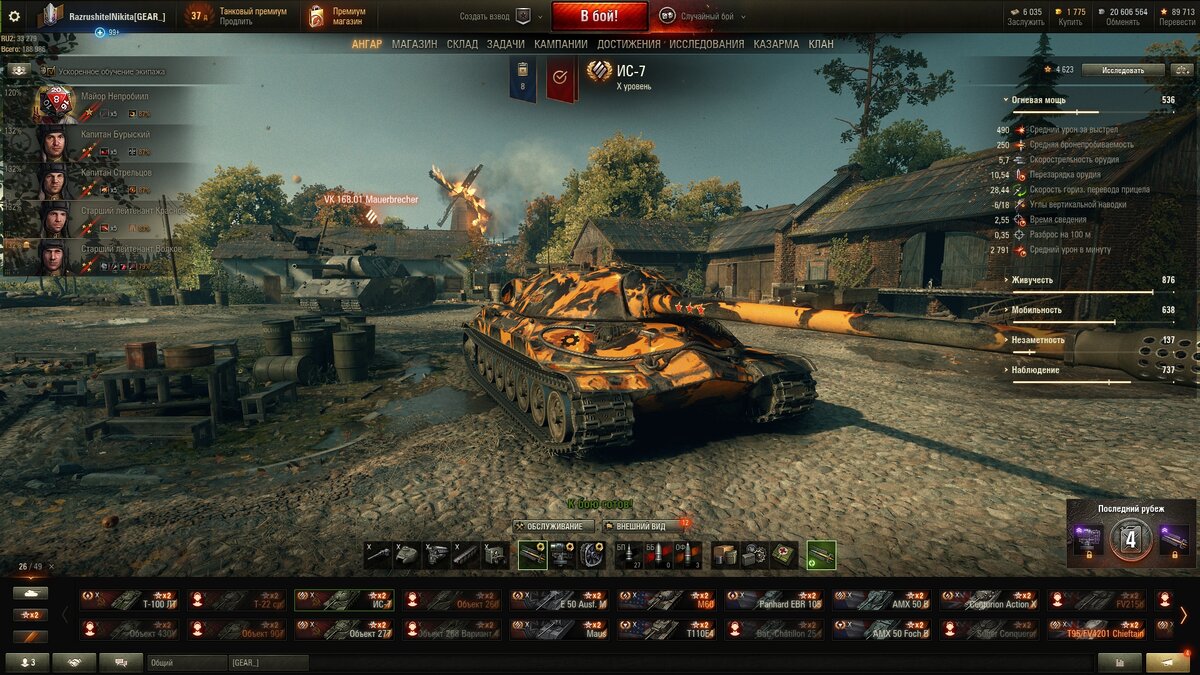Choose the E 50 Ausf. M tank
Viewport: 1200px width, 675px height.
click(x=561, y=600)
